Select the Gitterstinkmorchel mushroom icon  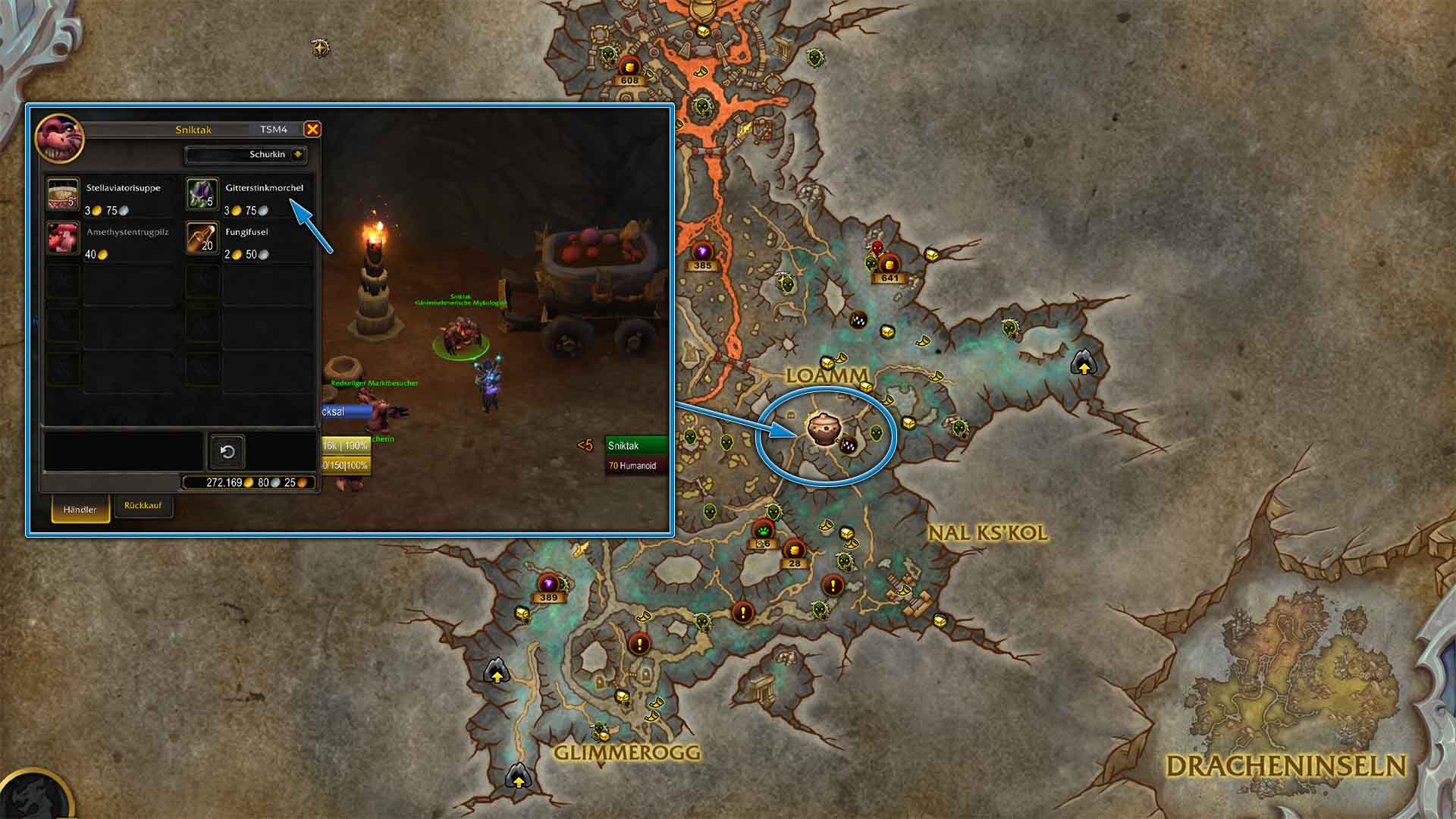coord(202,194)
